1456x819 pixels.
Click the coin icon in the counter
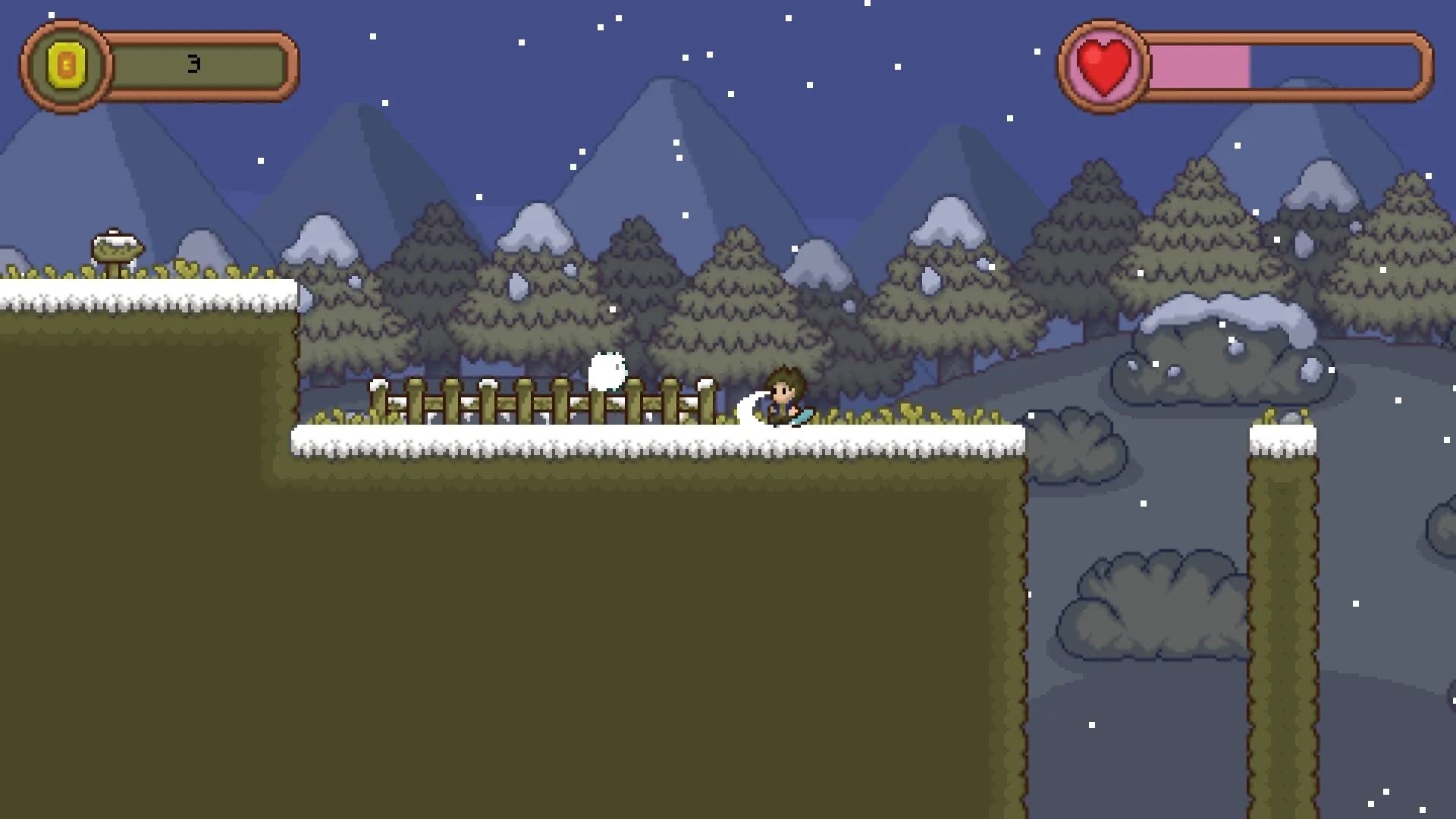pyautogui.click(x=67, y=66)
